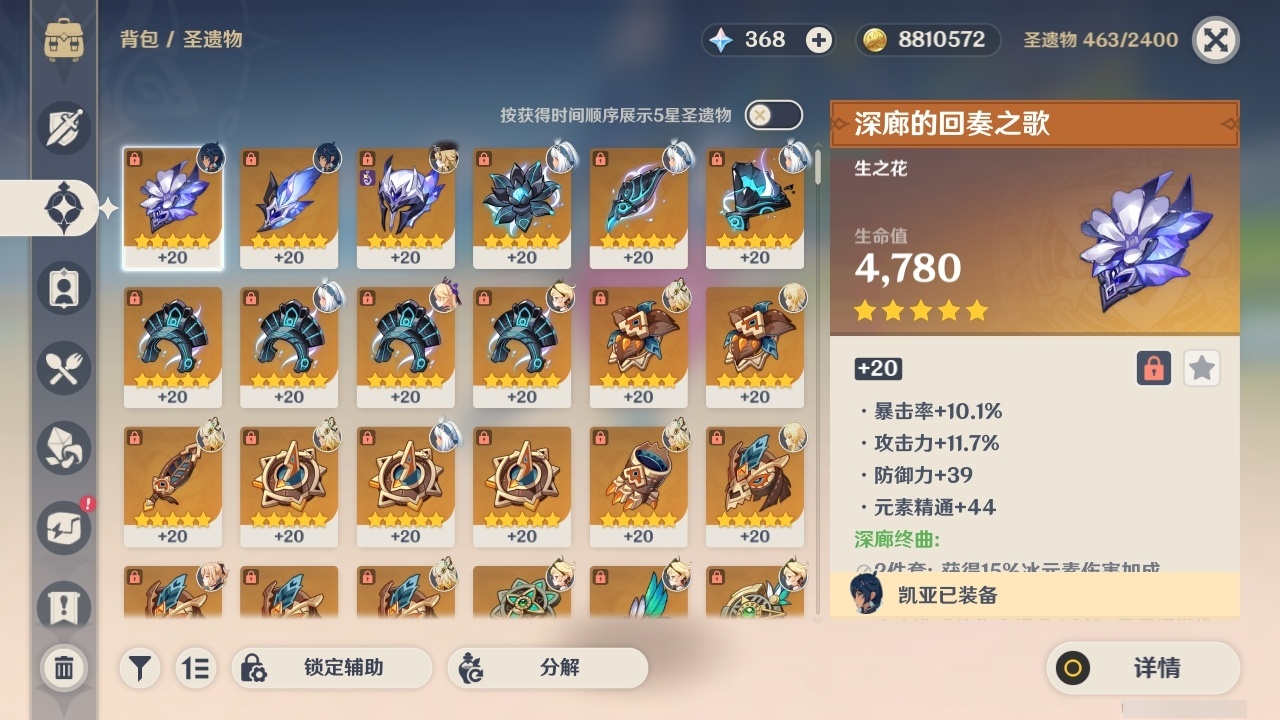Unlock the selected artifact with the lock icon
The width and height of the screenshot is (1280, 720).
[x=1155, y=368]
